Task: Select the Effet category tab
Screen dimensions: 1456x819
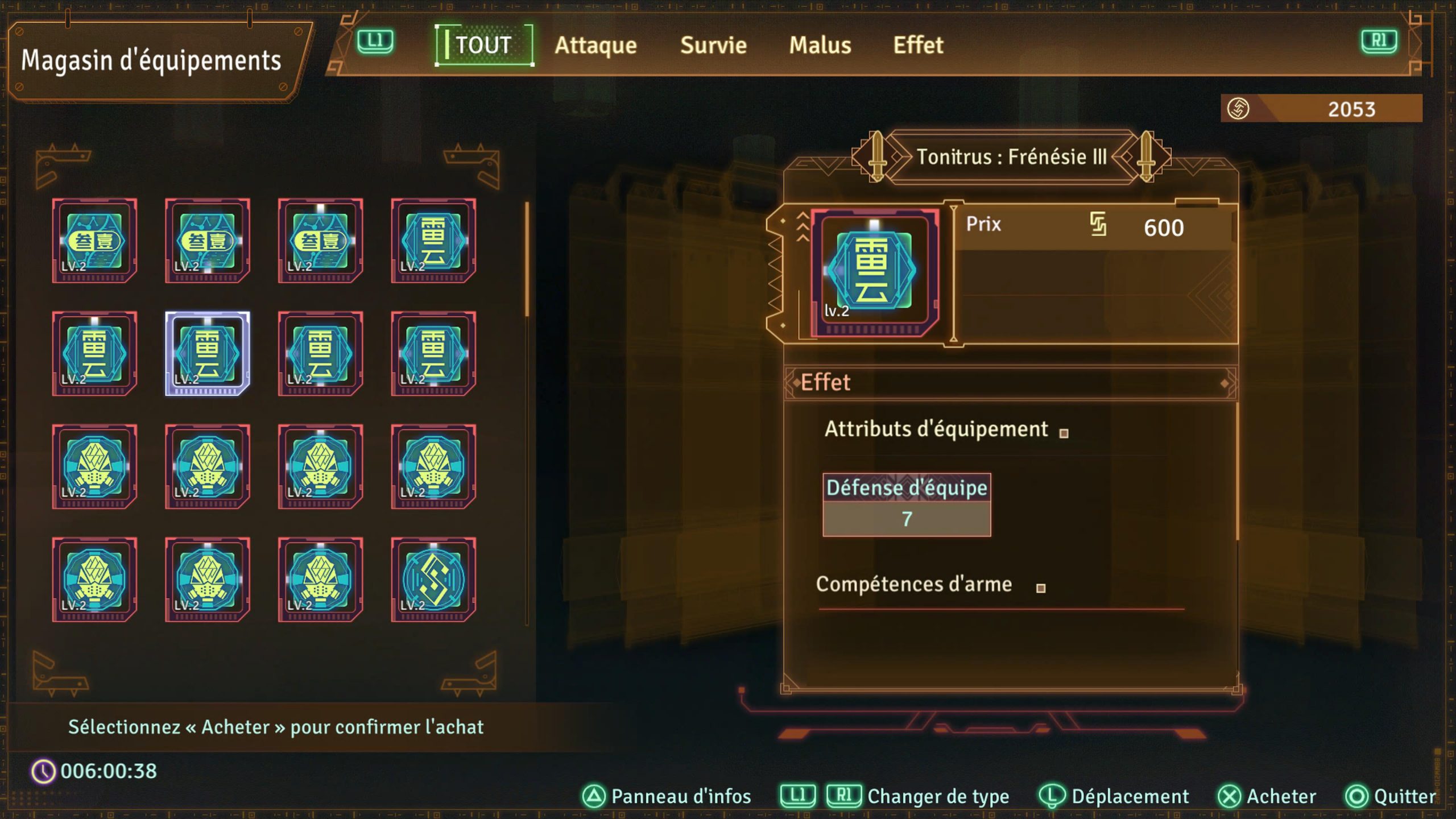Action: coord(918,45)
